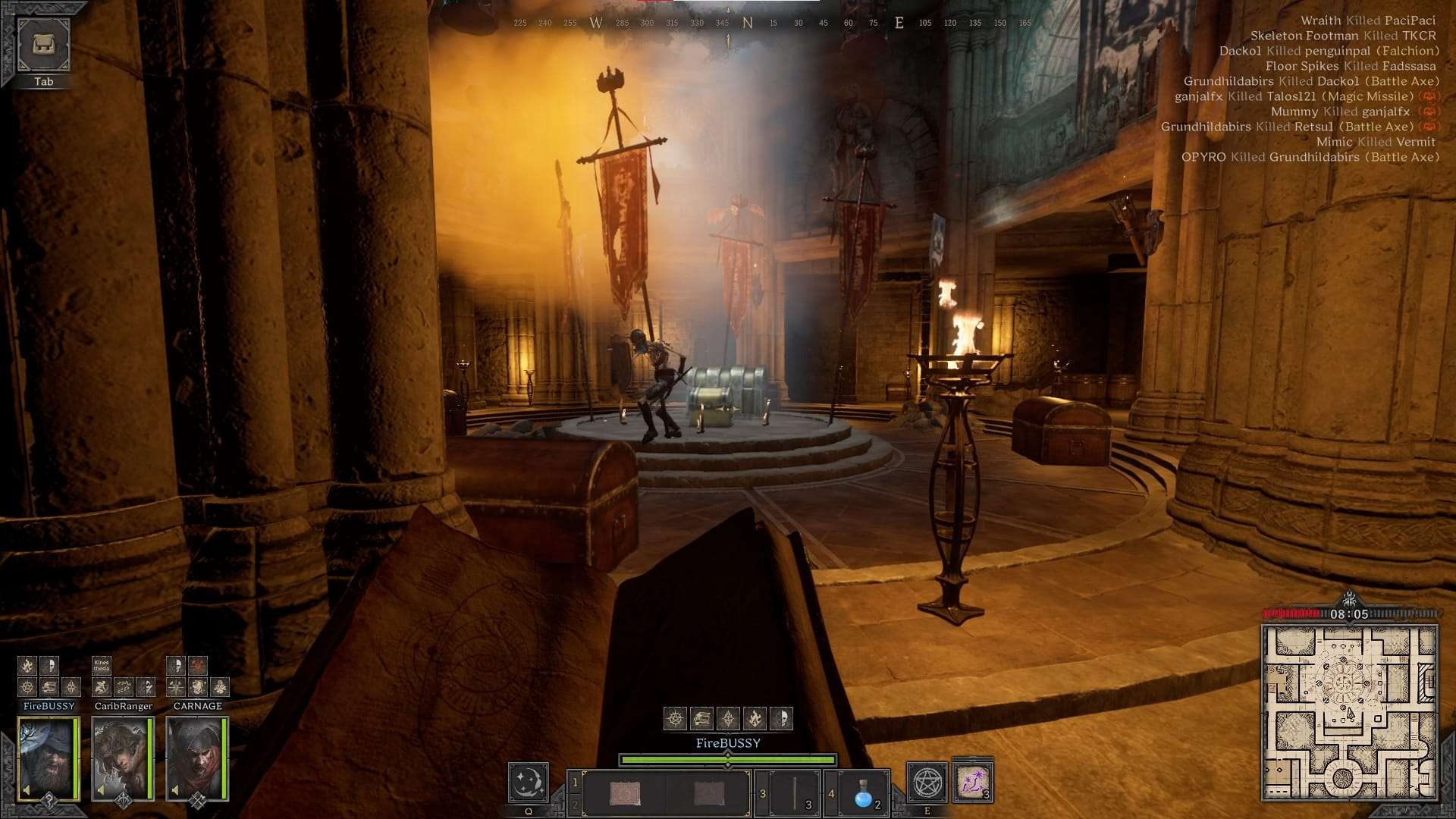The height and width of the screenshot is (819, 1456).
Task: Select the Kinesthesia buff icon above CaribRanger
Action: pos(101,666)
